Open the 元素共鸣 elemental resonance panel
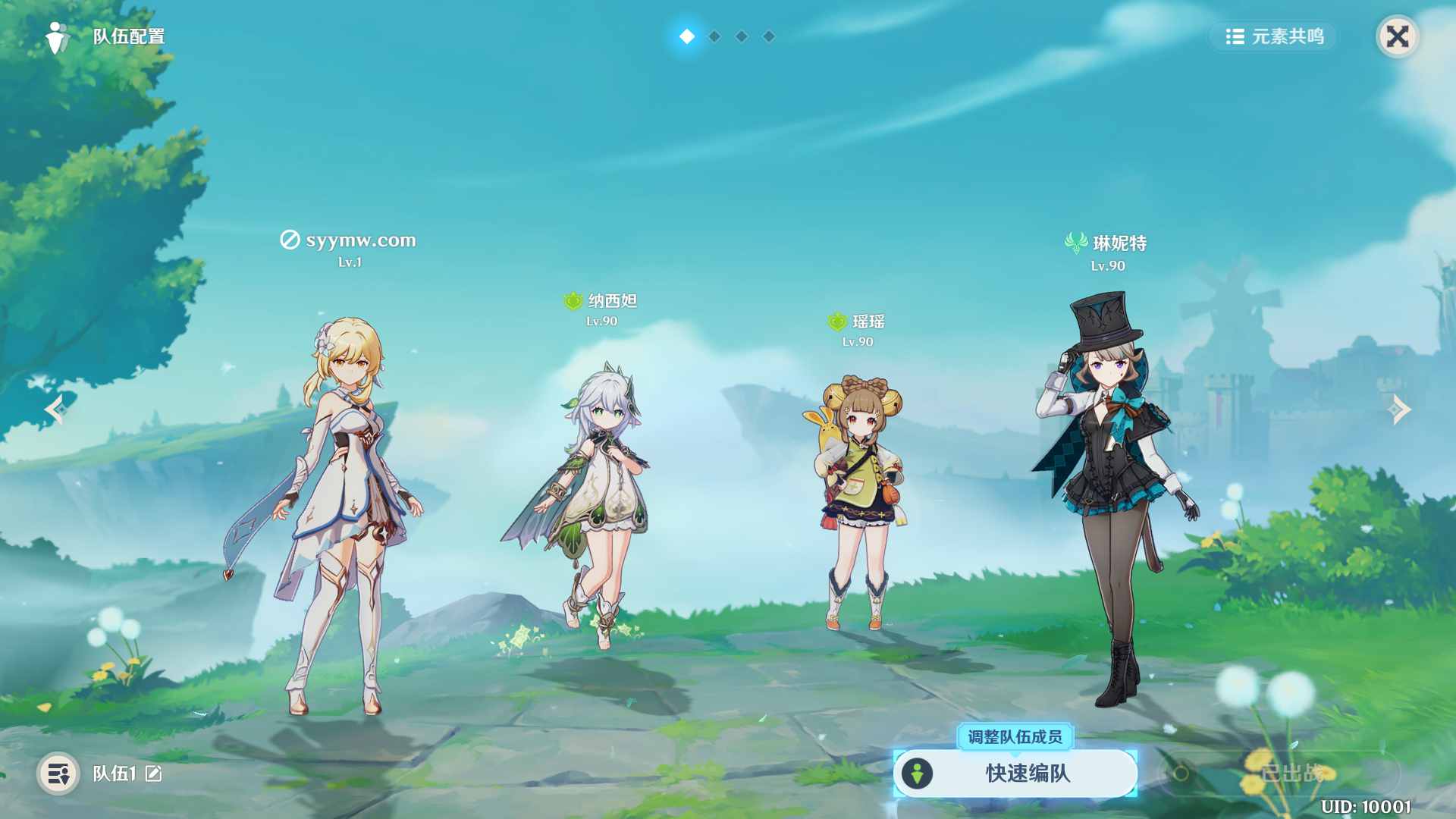 [x=1274, y=36]
